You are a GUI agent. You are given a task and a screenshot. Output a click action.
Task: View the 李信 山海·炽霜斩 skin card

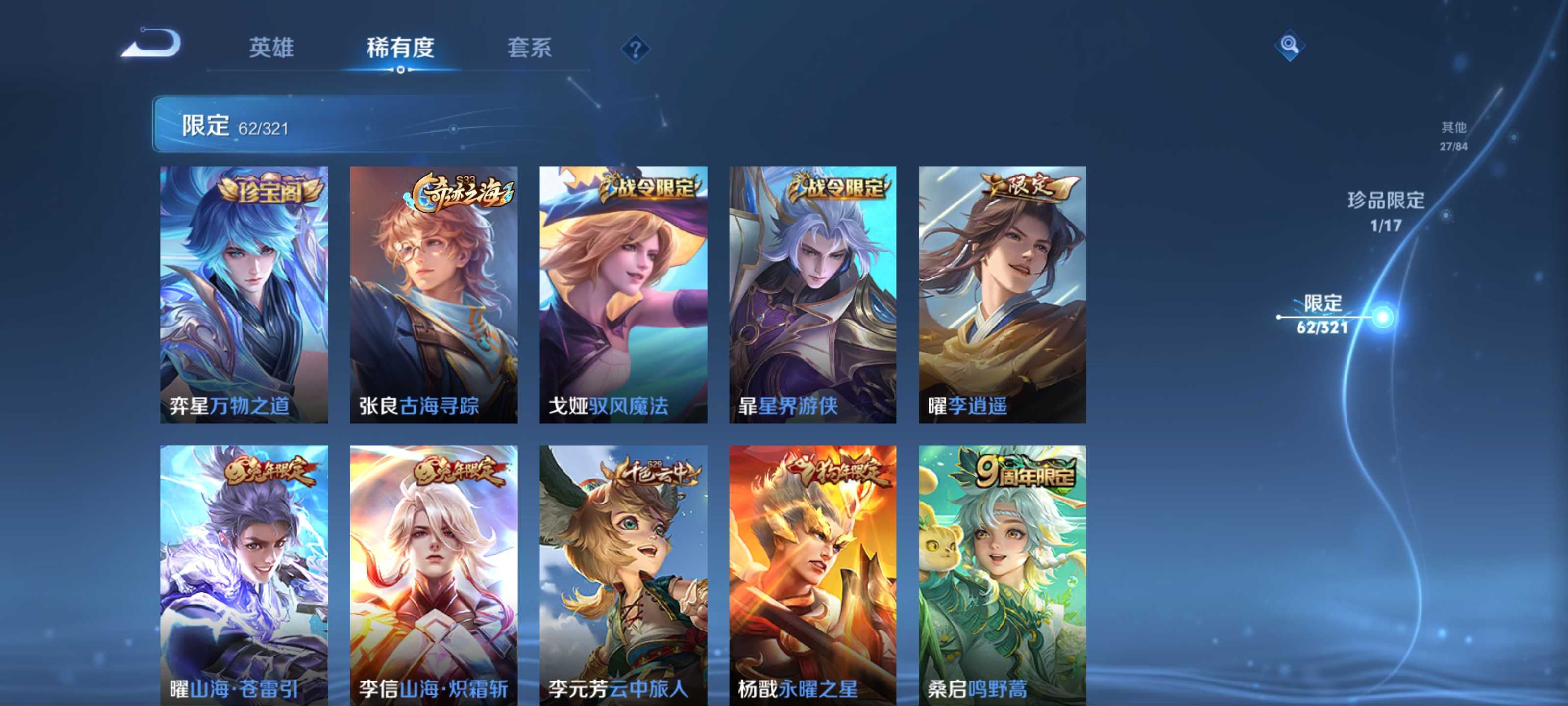(433, 575)
